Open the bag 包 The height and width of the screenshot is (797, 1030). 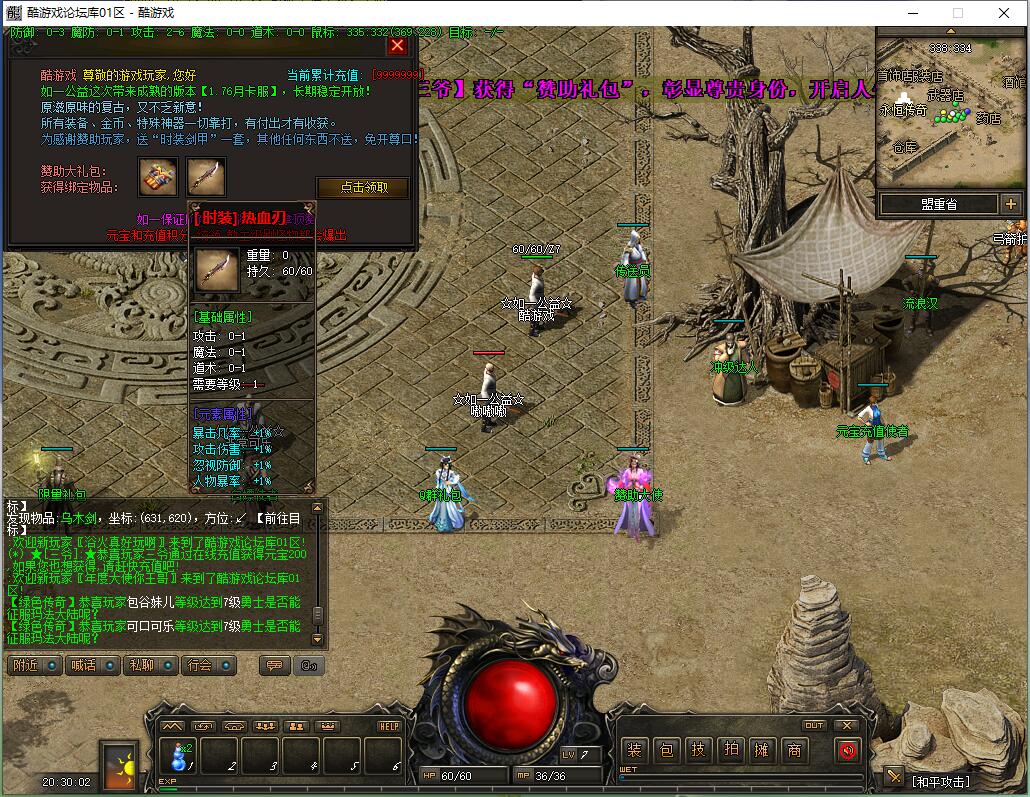666,750
